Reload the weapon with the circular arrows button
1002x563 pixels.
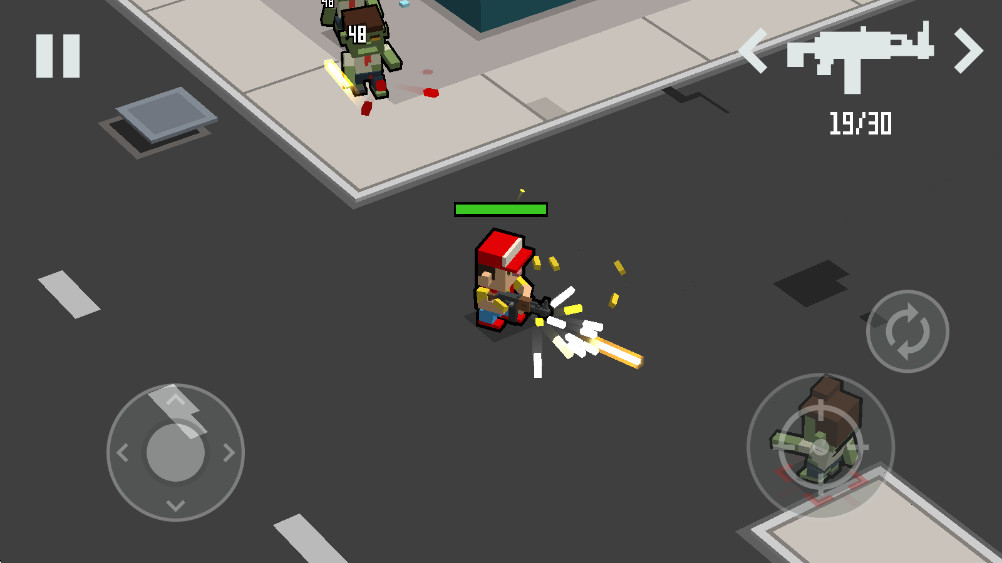(907, 331)
